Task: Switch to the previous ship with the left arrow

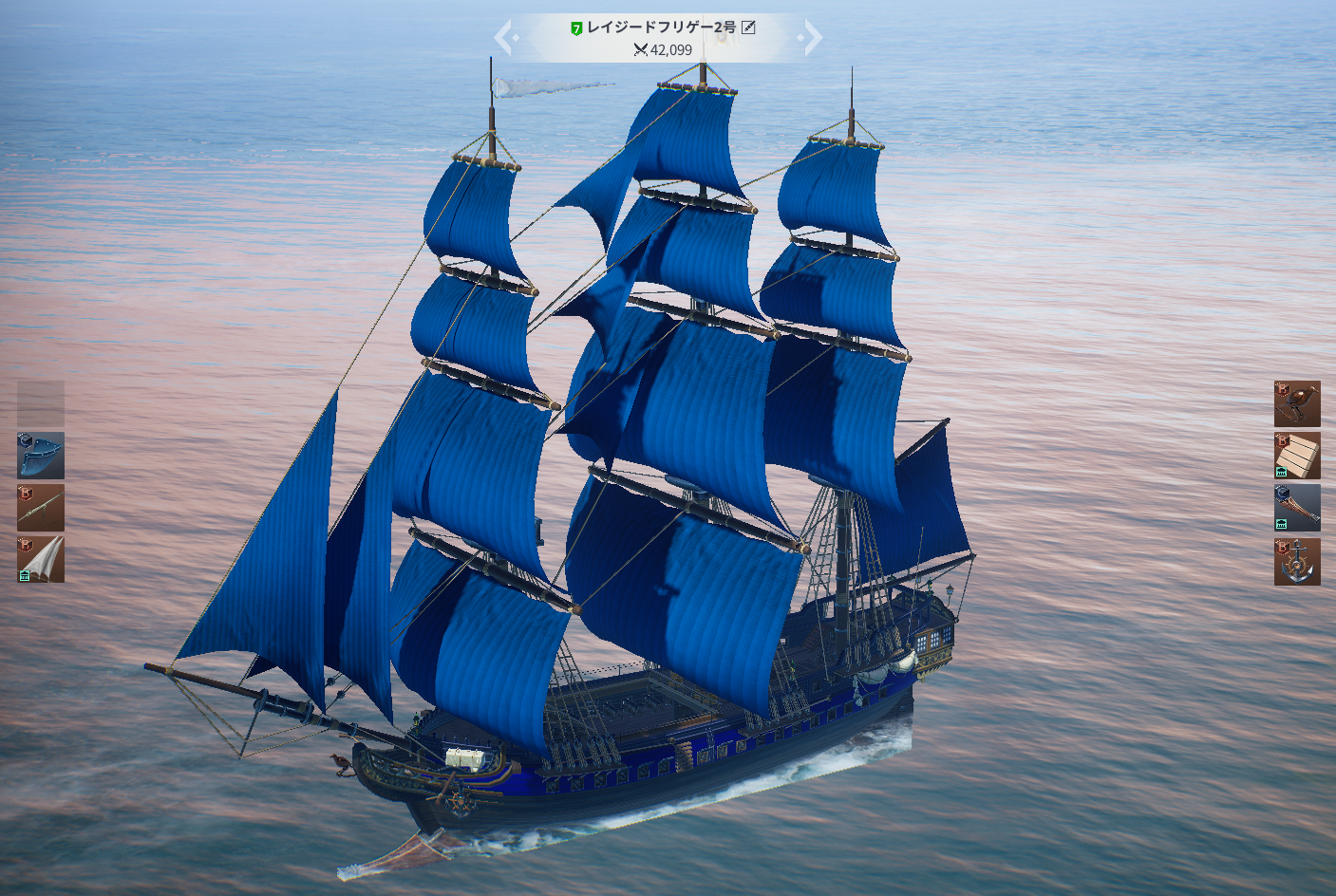Action: tap(503, 38)
